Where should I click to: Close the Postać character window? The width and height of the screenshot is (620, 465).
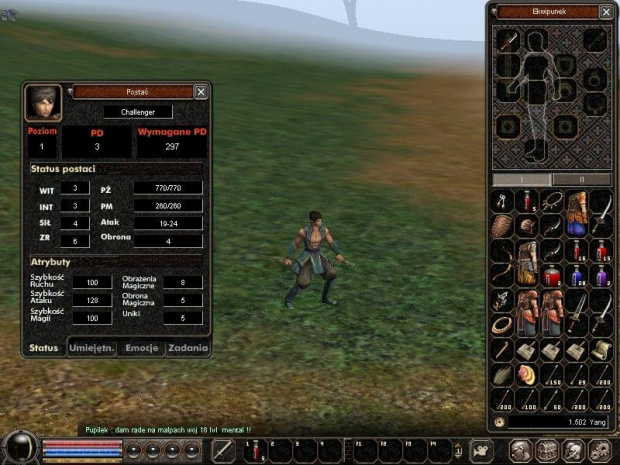[x=201, y=92]
